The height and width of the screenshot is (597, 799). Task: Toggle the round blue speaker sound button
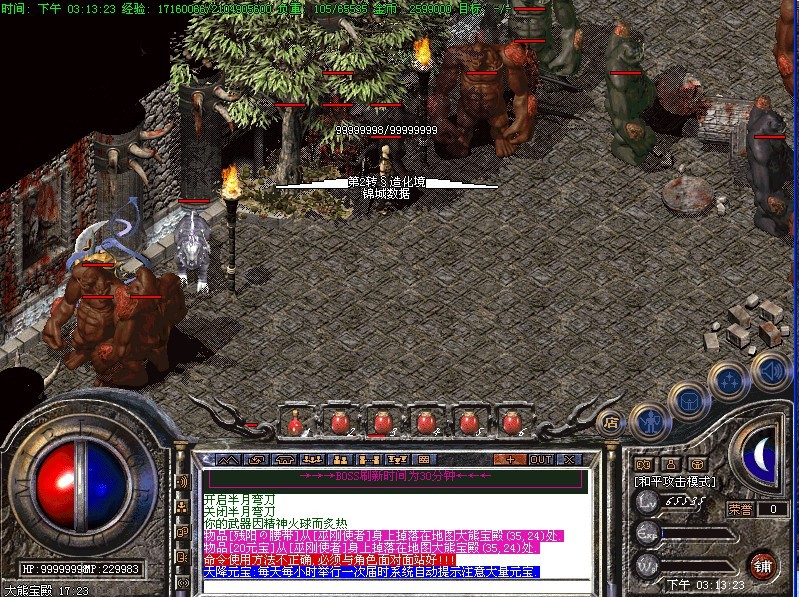769,368
